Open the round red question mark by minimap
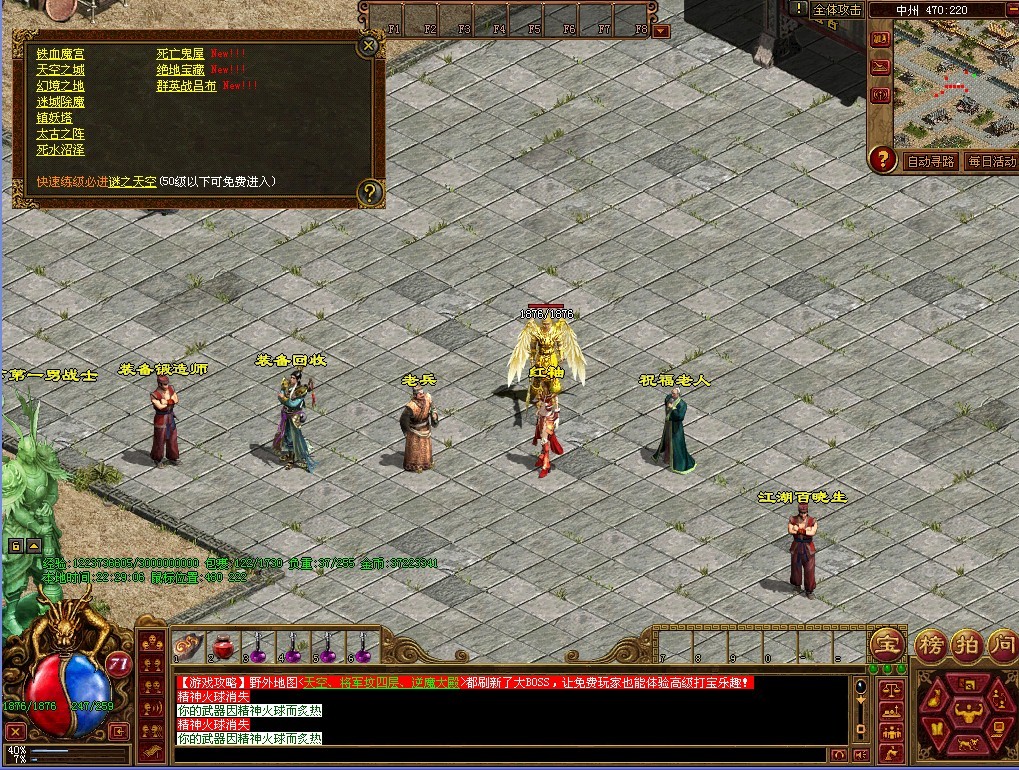 click(882, 159)
